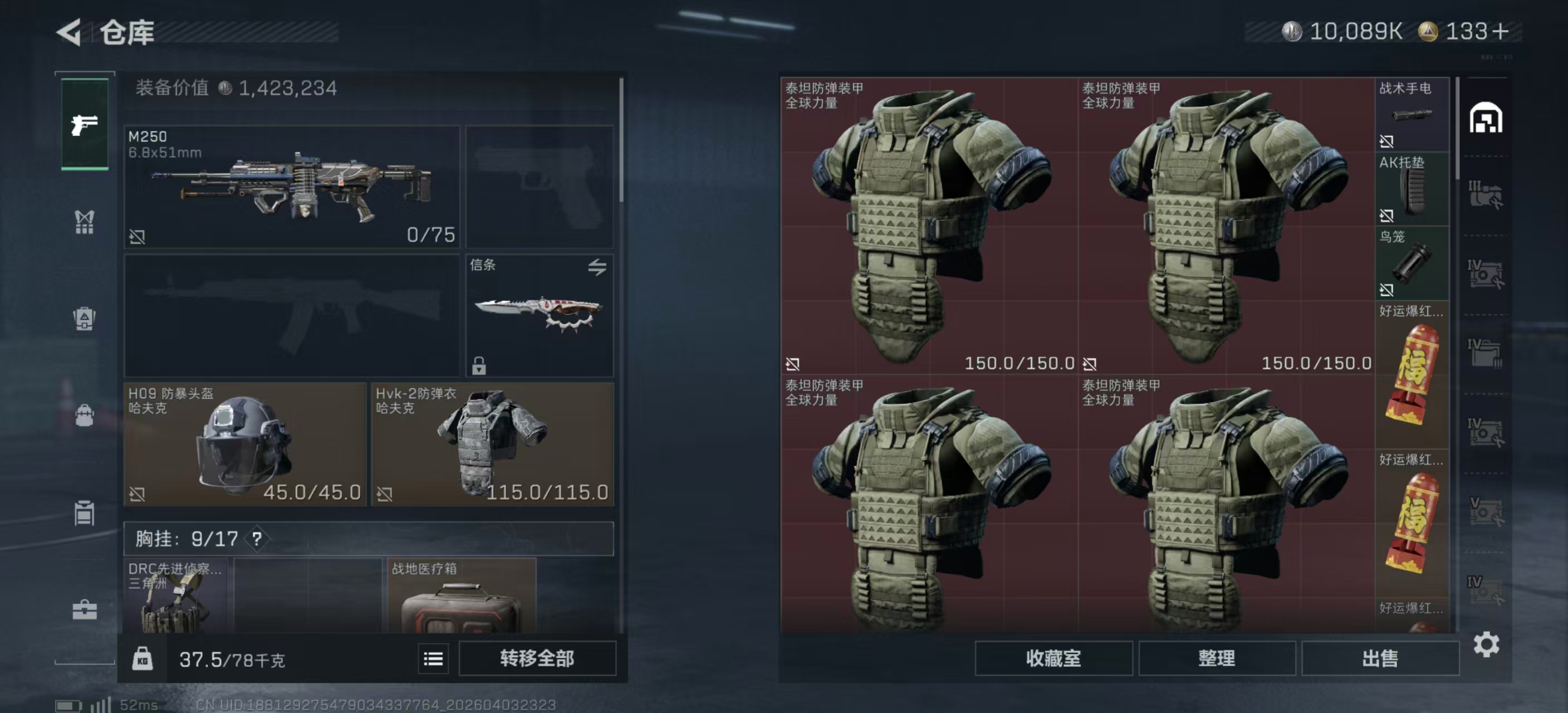Toggle the list view icon
The width and height of the screenshot is (1568, 713).
pyautogui.click(x=433, y=658)
